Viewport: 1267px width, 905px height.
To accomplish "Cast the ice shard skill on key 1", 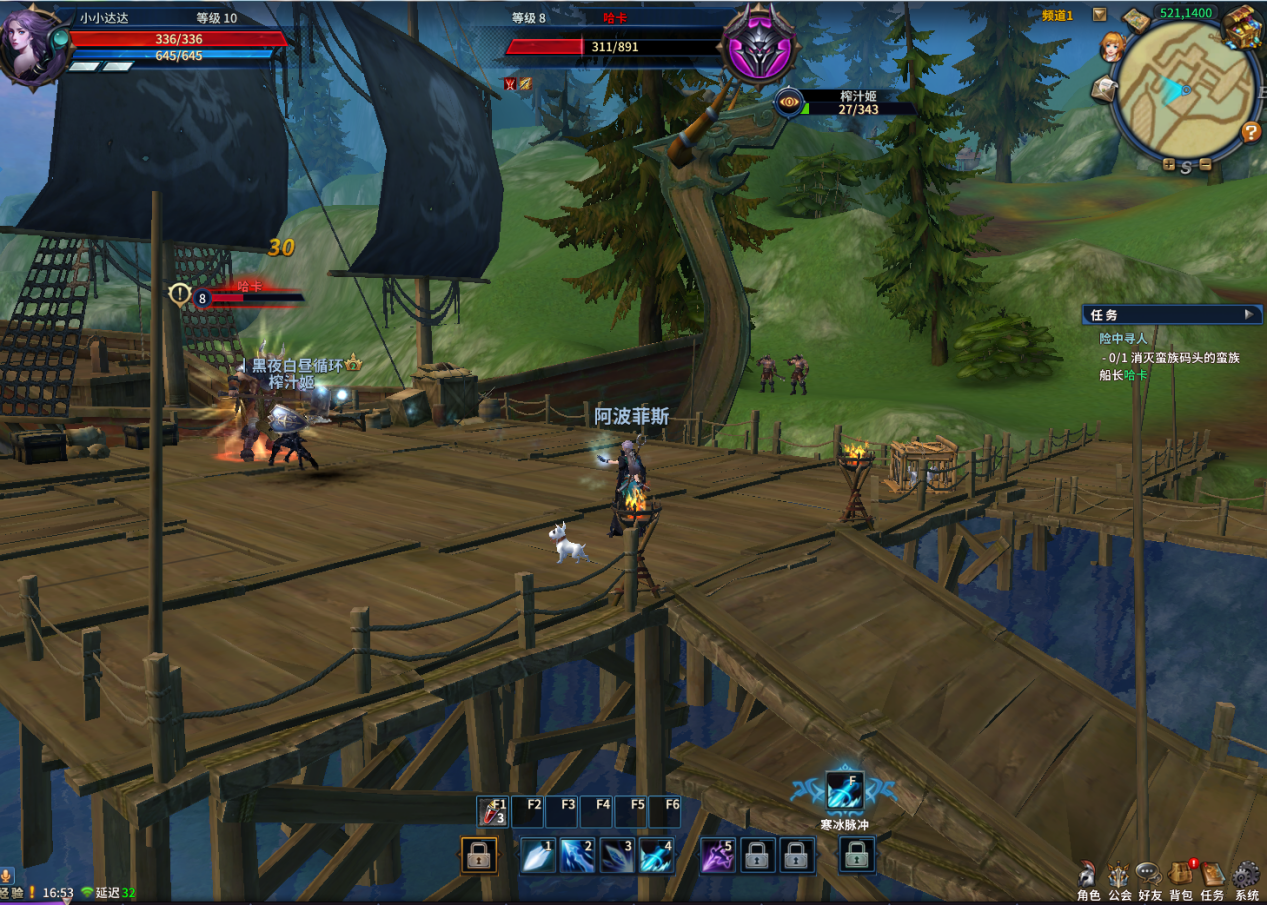I will (x=538, y=856).
